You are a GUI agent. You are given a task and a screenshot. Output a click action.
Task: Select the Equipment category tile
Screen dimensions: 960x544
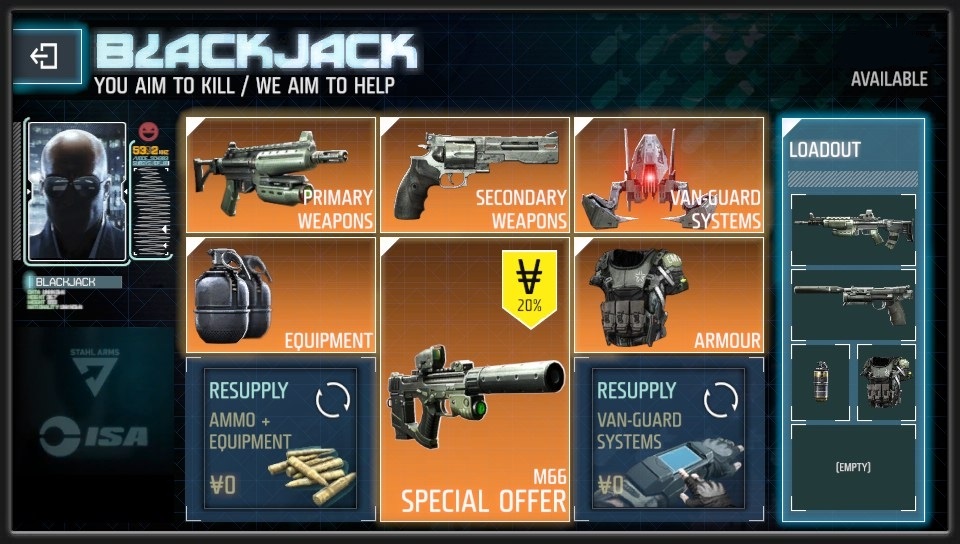pos(281,295)
